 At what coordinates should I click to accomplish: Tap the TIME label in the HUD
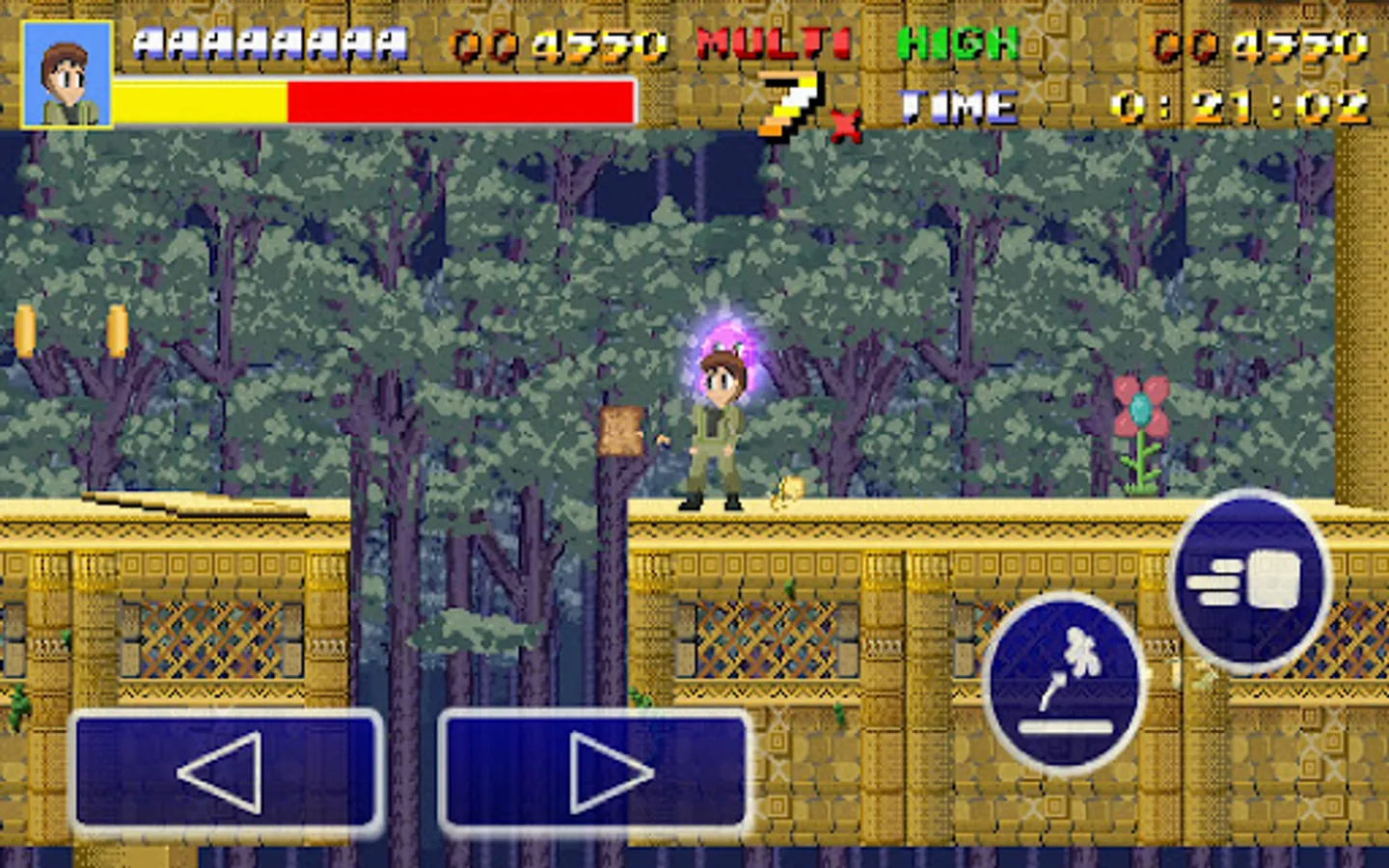pyautogui.click(x=959, y=104)
